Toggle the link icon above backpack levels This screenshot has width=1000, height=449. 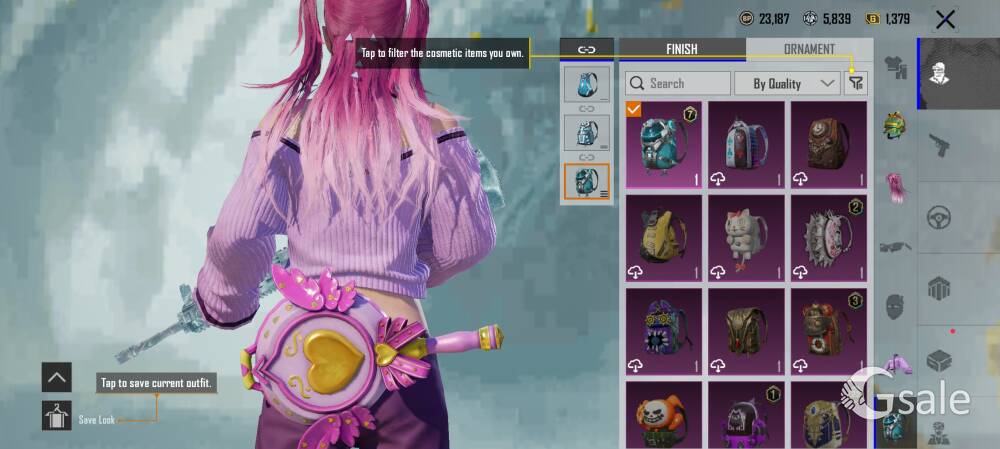pos(587,49)
